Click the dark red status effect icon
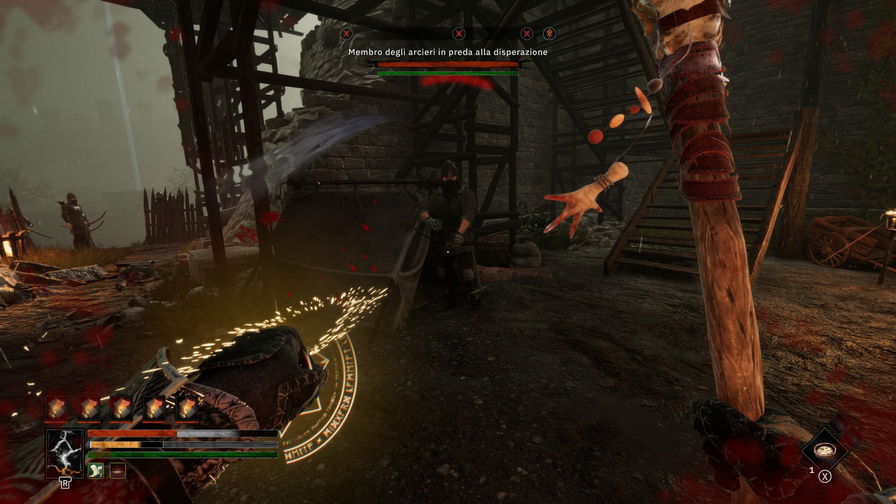 [x=117, y=470]
